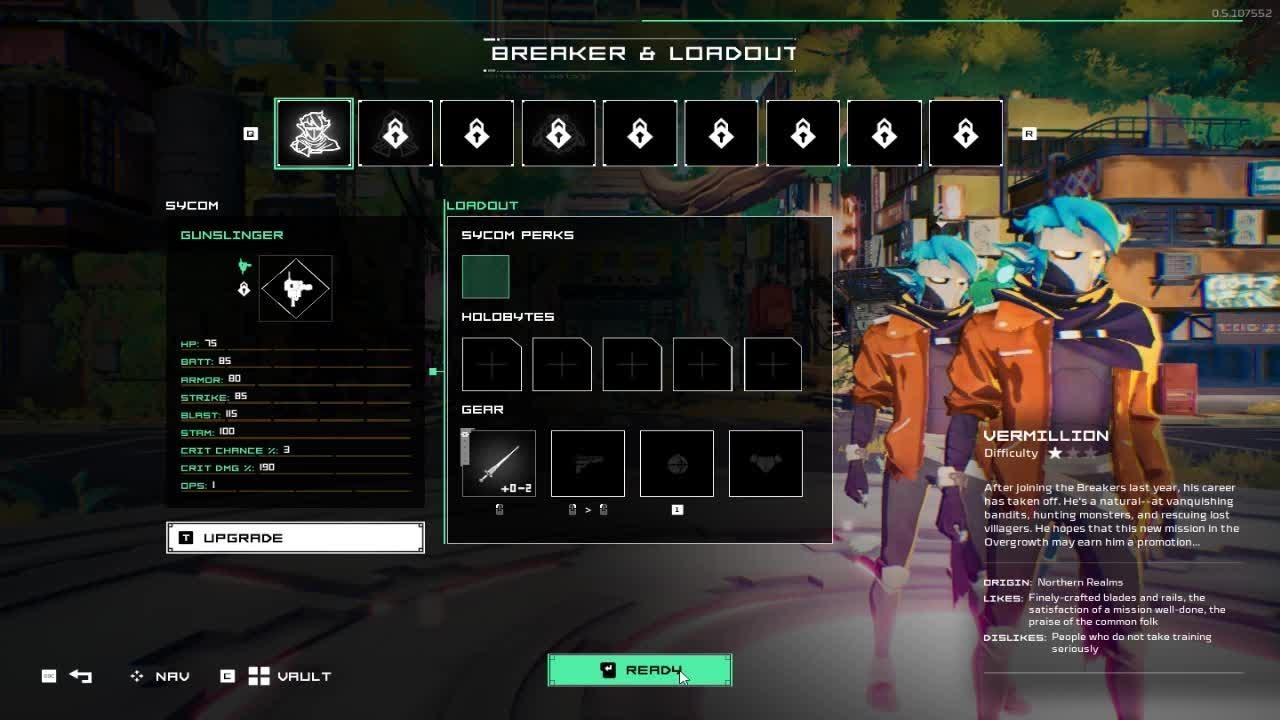This screenshot has height=720, width=1280.
Task: Select the Gunslinger SyCom icon
Action: (295, 289)
